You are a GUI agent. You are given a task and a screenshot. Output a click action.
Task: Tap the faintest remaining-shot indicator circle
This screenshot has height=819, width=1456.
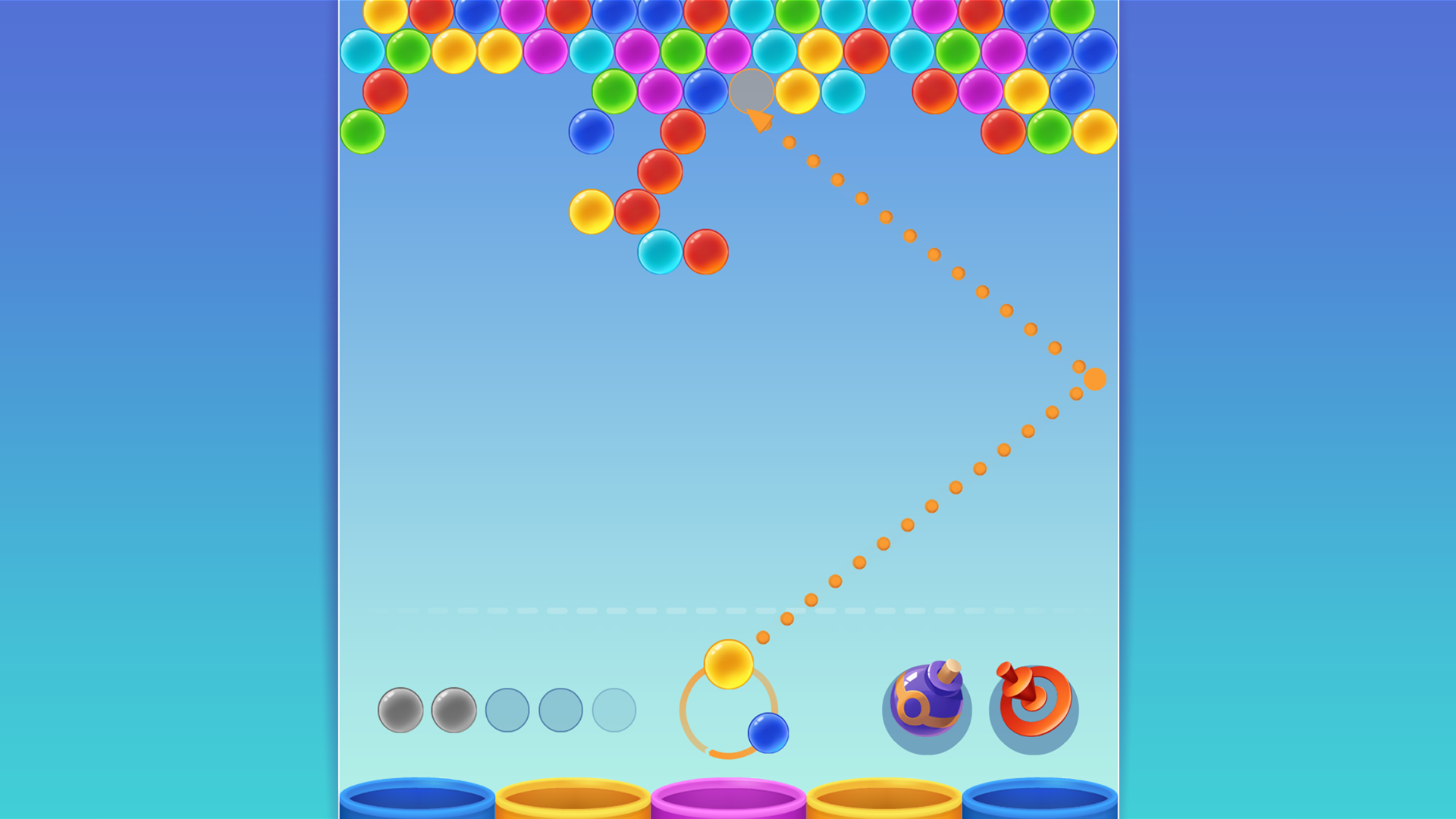613,709
